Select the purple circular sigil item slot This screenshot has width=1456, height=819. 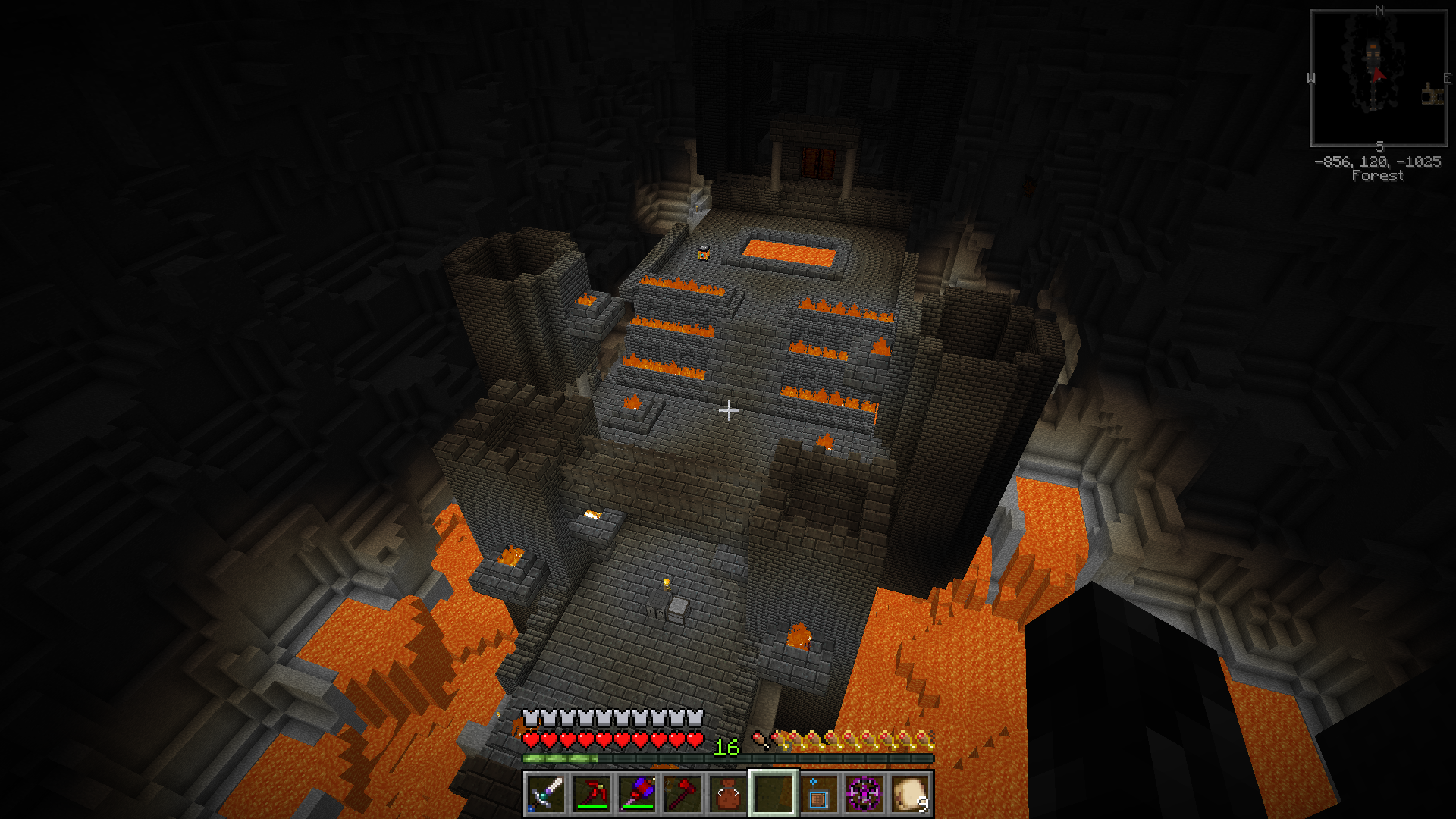click(x=864, y=794)
